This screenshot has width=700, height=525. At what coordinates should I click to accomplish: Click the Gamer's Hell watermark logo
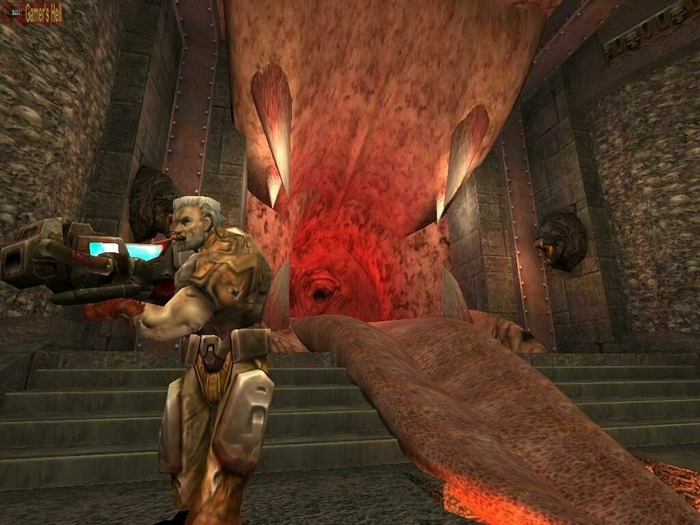click(35, 12)
